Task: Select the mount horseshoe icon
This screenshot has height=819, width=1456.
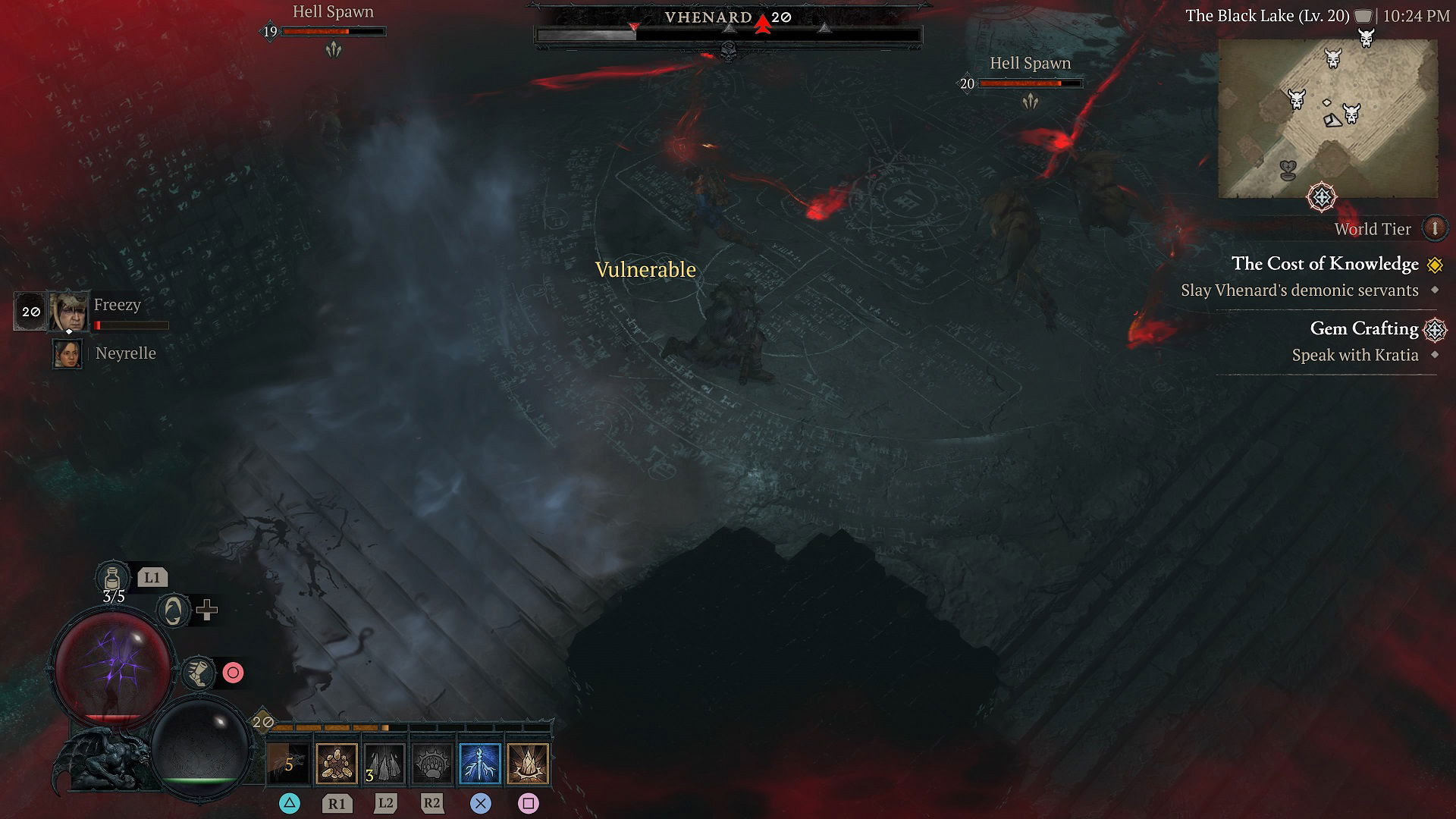Action: coord(173,610)
